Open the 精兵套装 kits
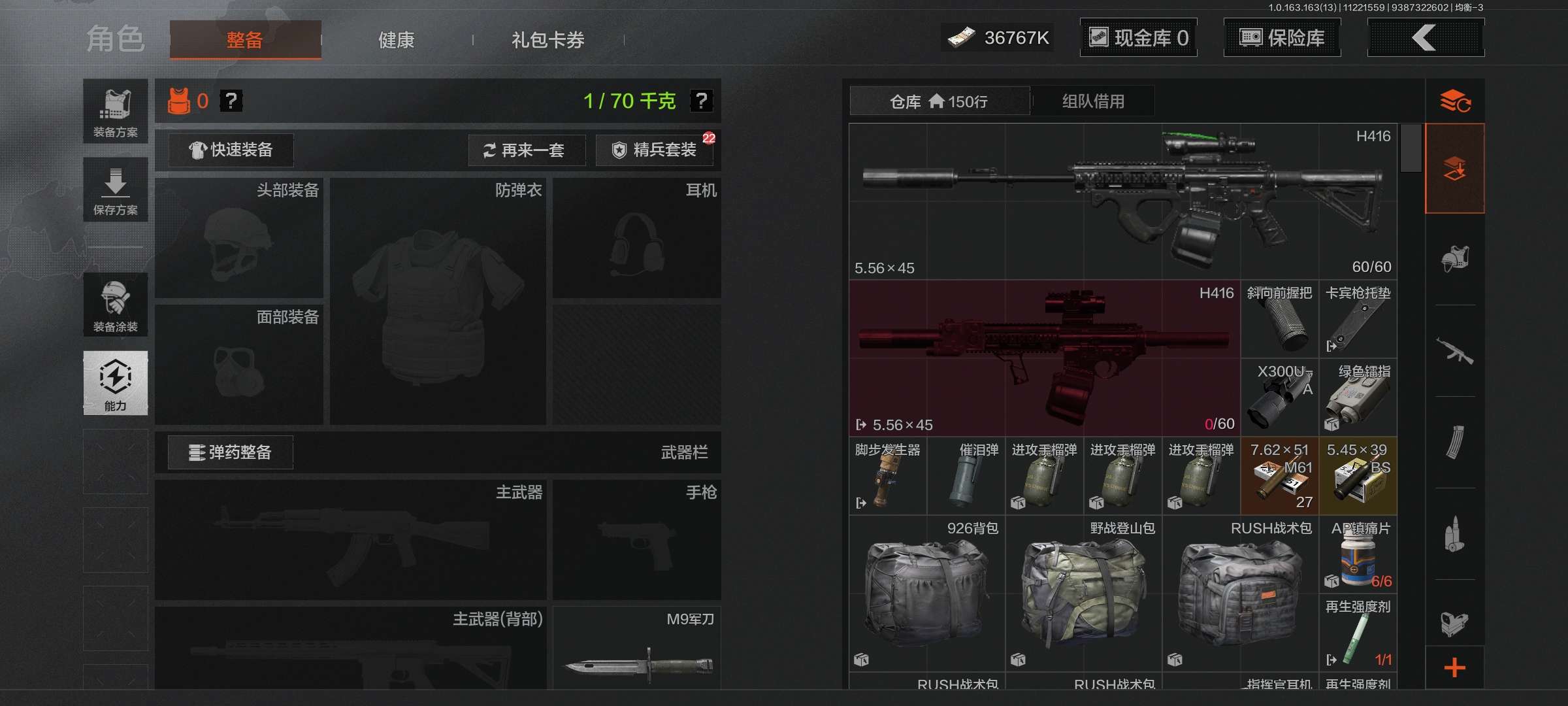 point(654,150)
